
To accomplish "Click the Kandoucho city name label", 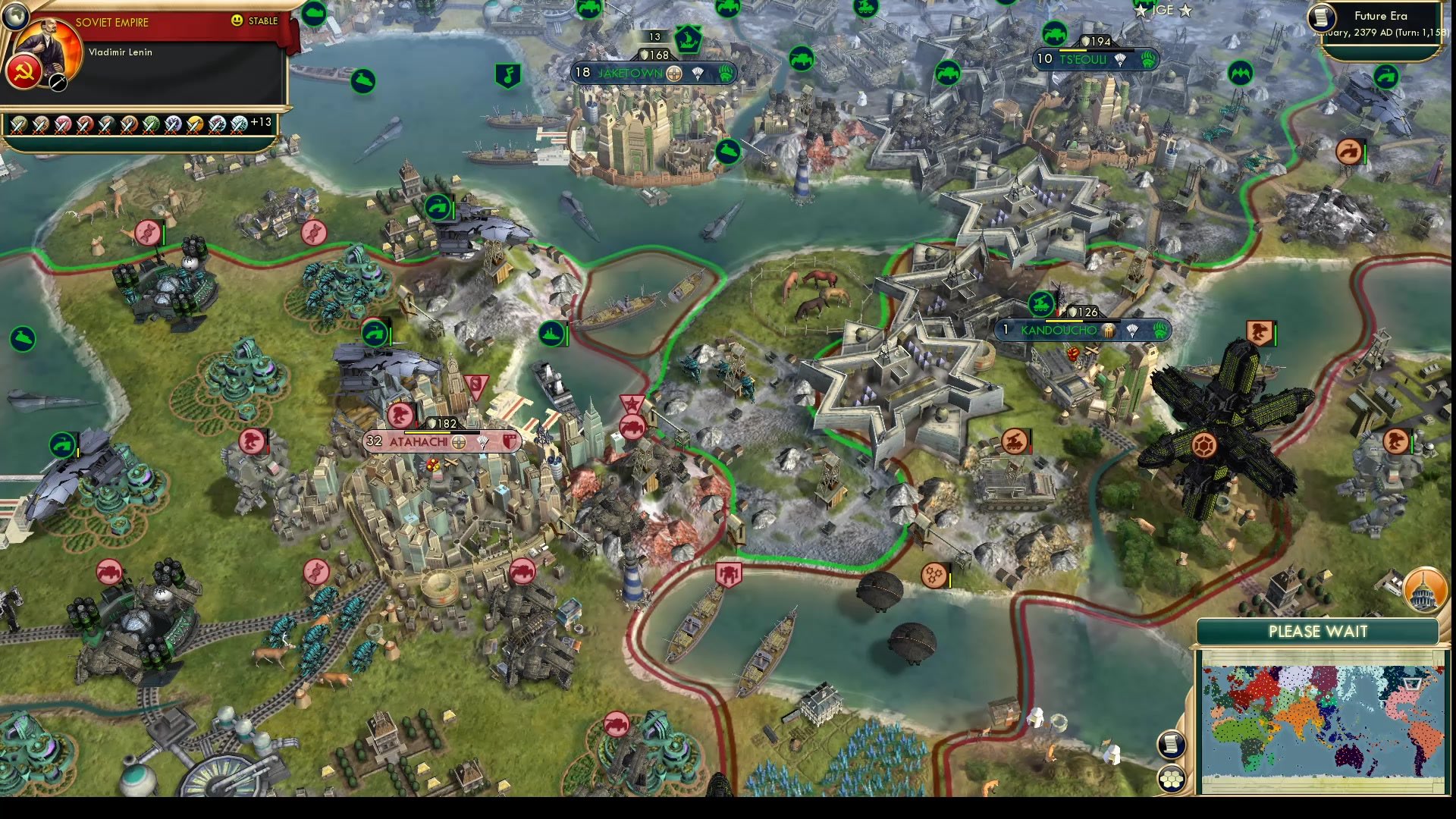I will [x=1057, y=331].
